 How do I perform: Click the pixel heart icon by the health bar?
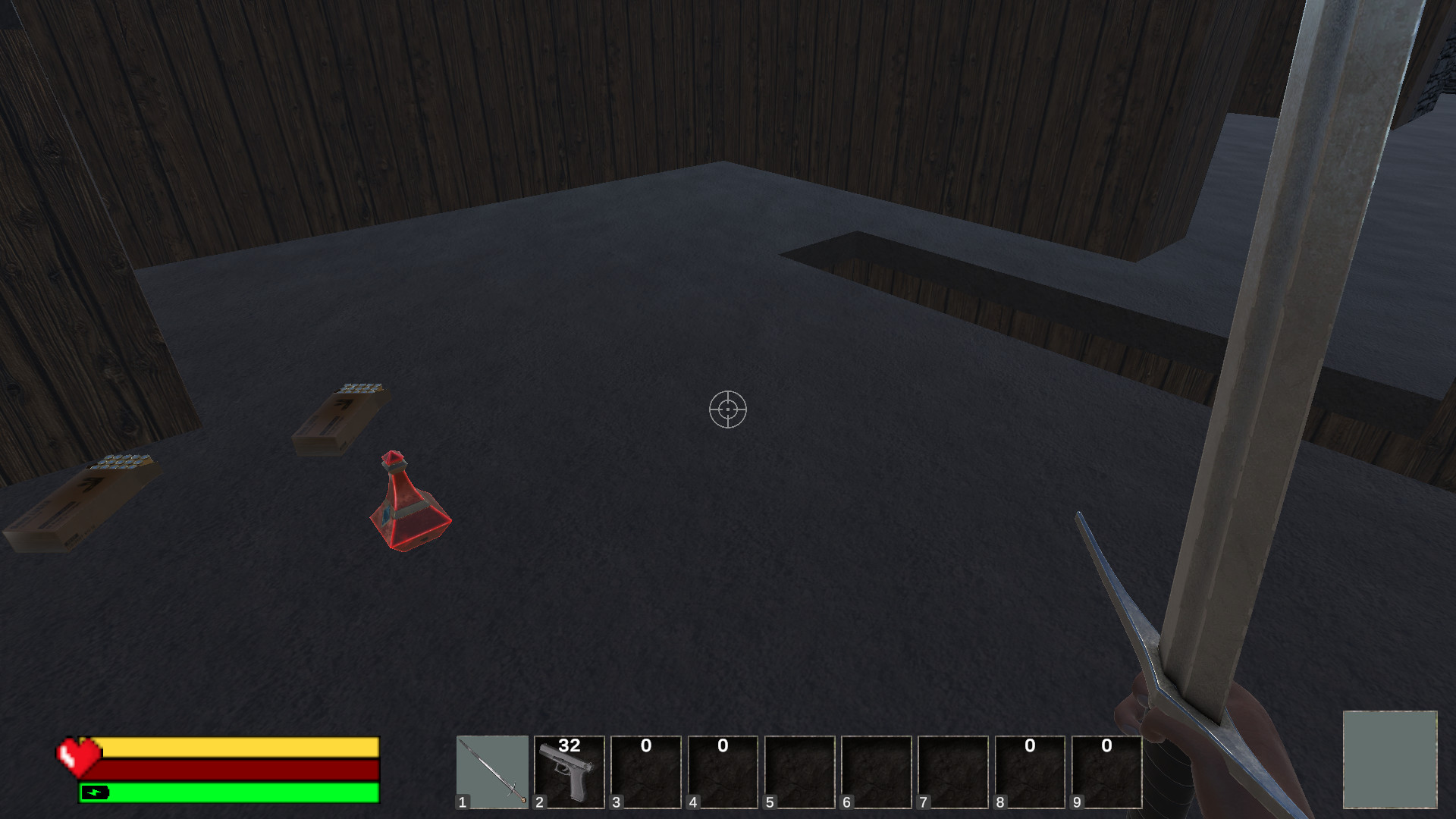click(x=78, y=758)
